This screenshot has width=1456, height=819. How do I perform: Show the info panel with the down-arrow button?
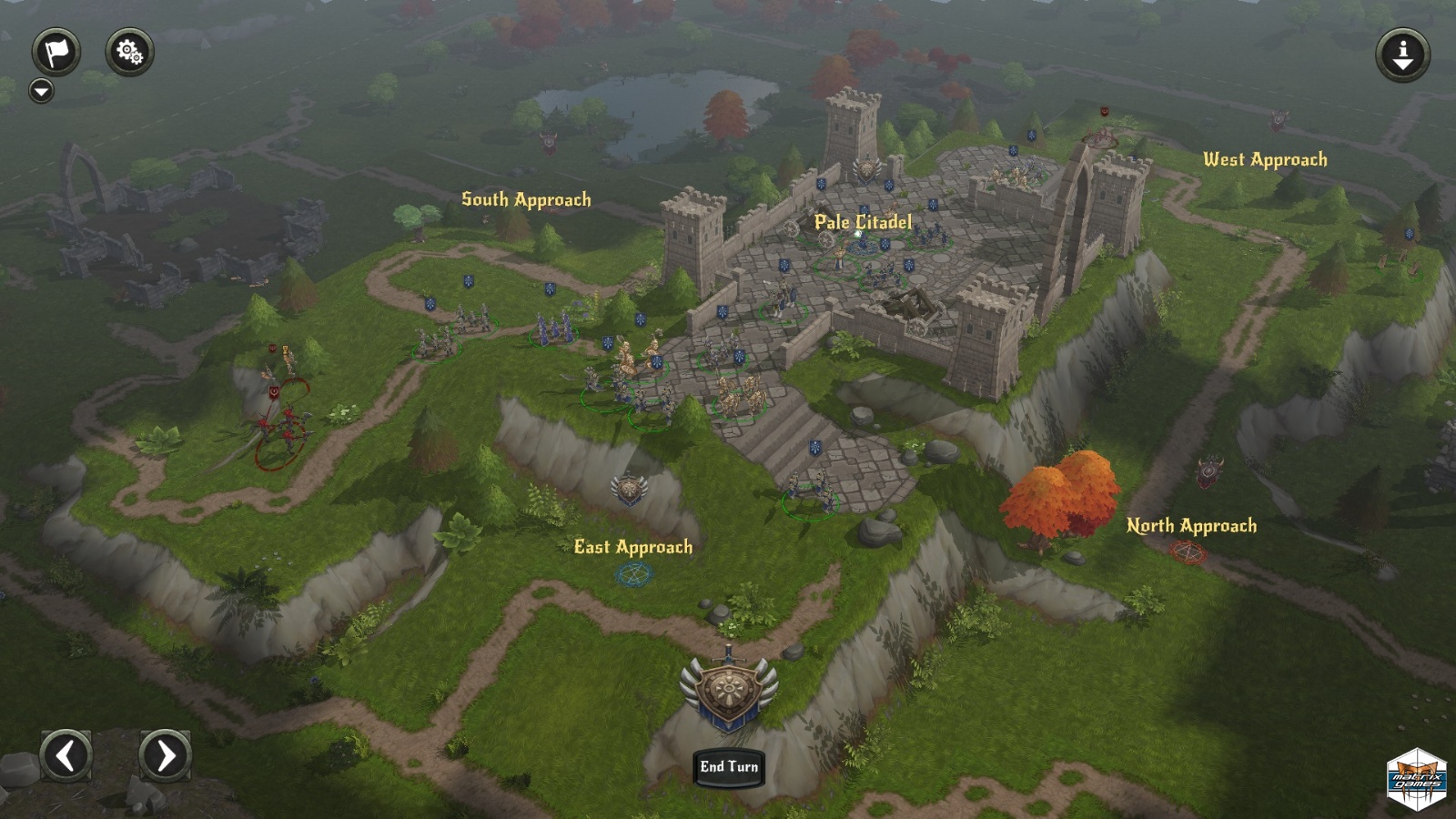coord(1402,55)
